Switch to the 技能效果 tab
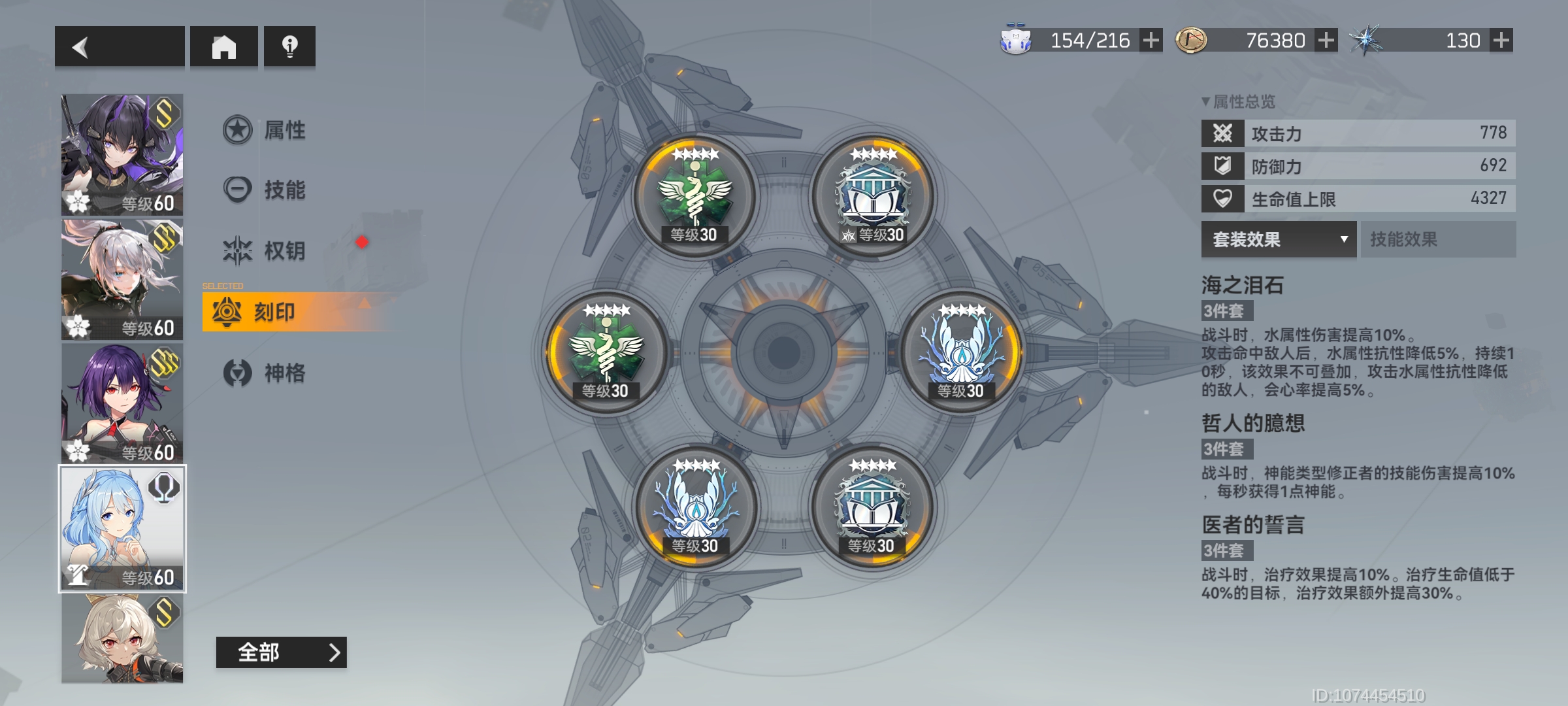1568x706 pixels. (1437, 239)
